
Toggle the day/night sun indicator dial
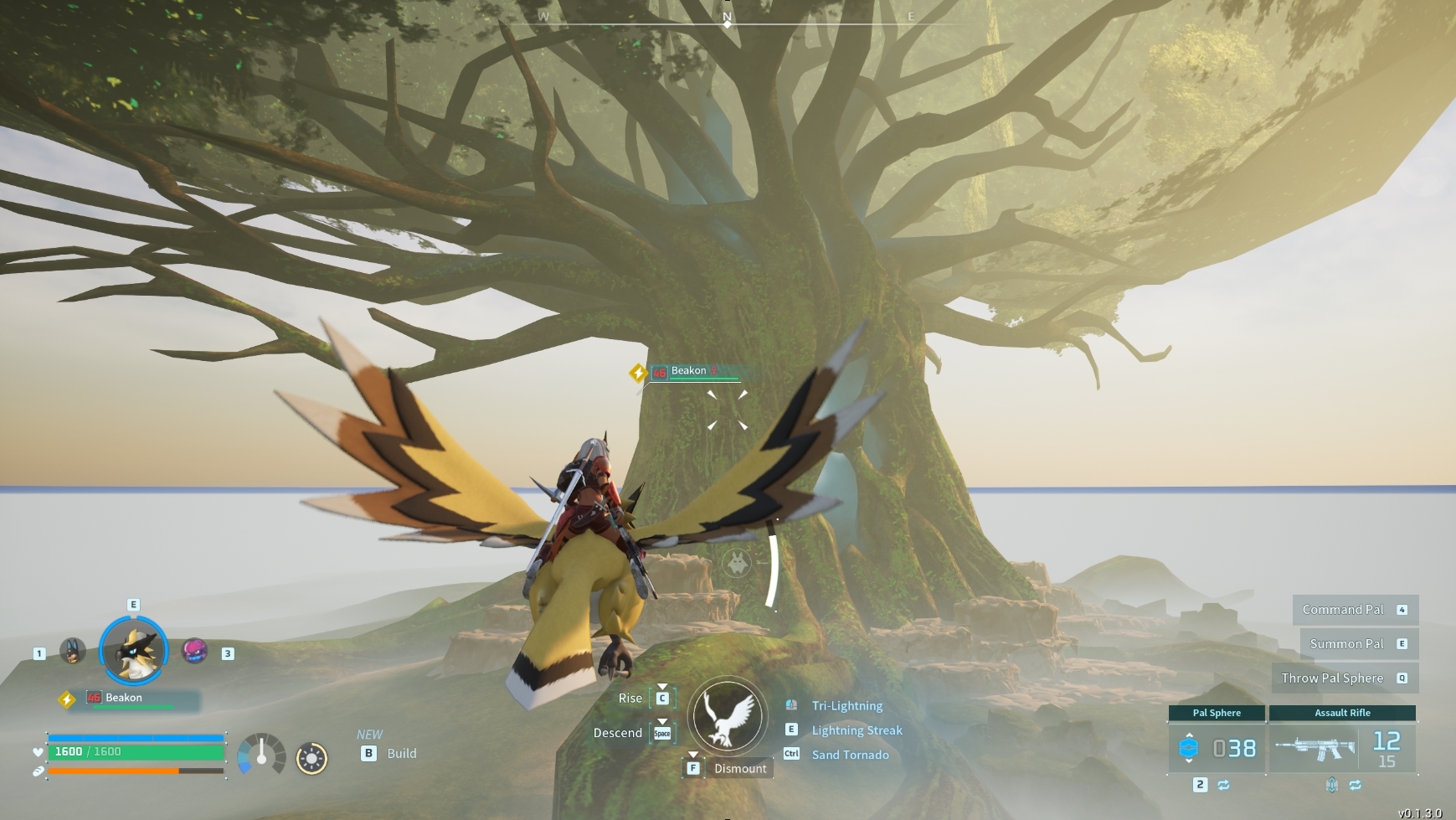tap(313, 758)
